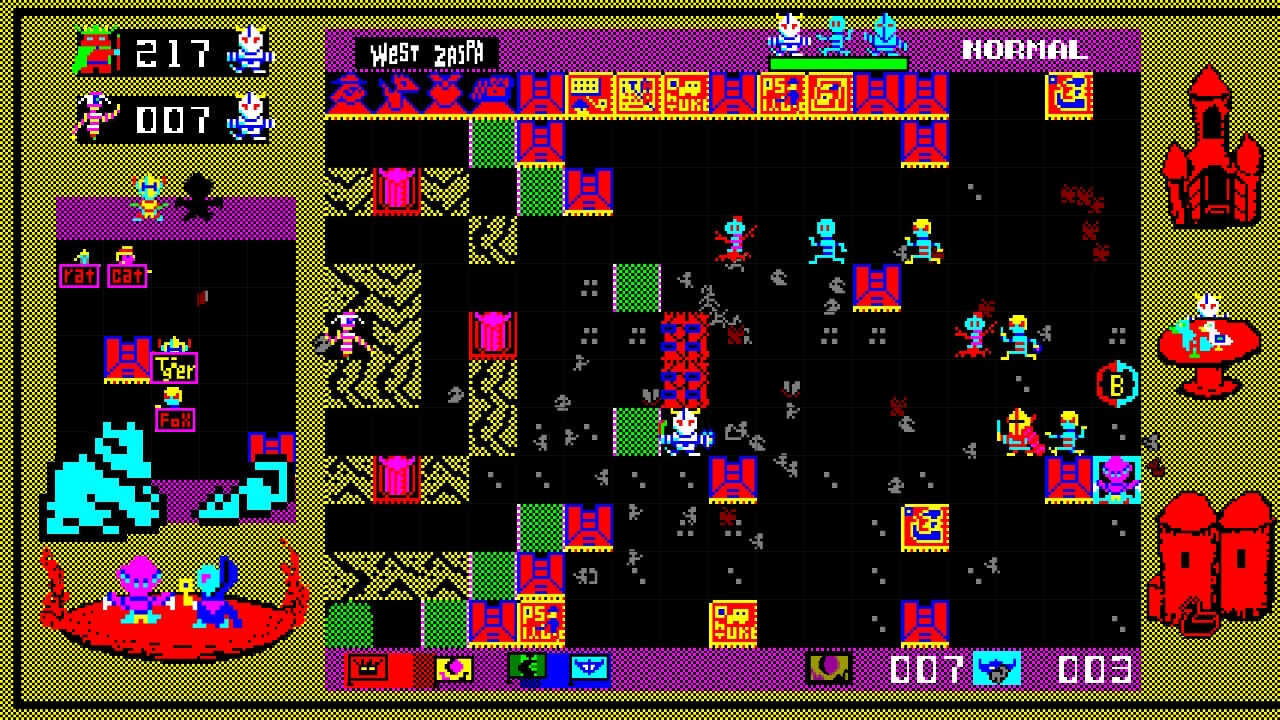The height and width of the screenshot is (720, 1280).
Task: Switch the NORMAL difficulty setting
Action: 1024,46
